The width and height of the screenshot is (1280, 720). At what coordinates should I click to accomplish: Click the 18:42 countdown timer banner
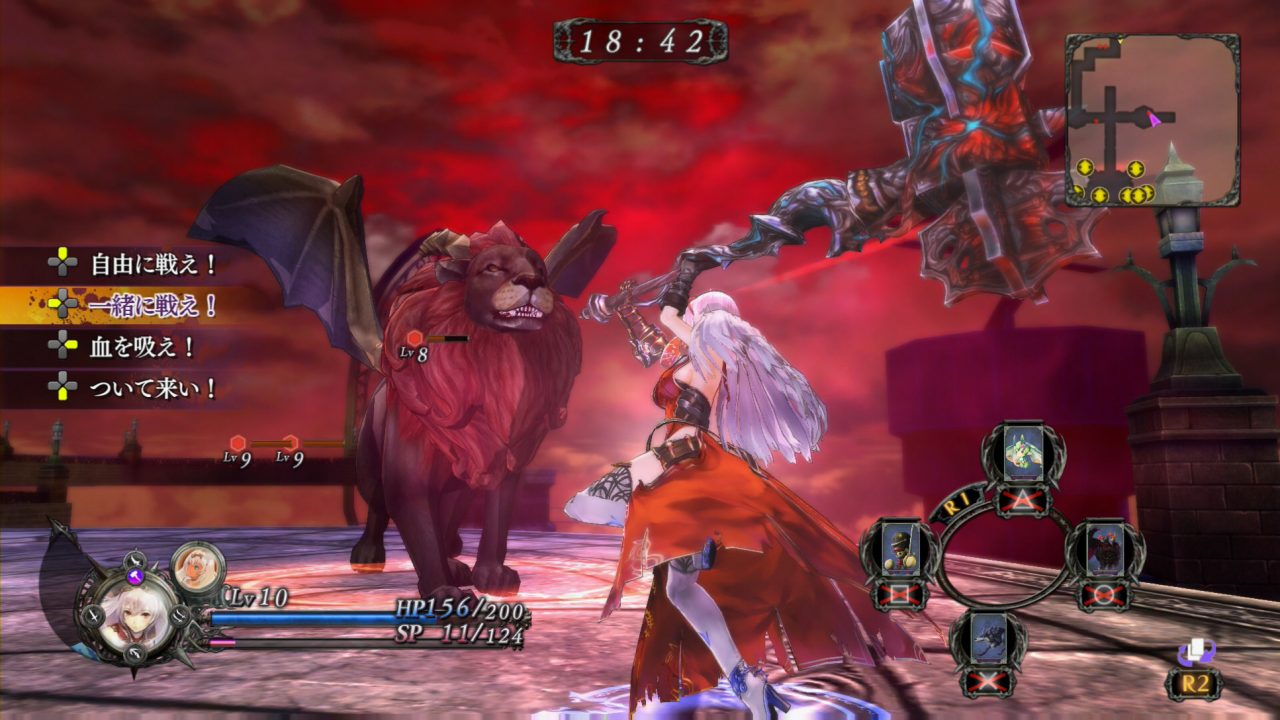tap(639, 40)
